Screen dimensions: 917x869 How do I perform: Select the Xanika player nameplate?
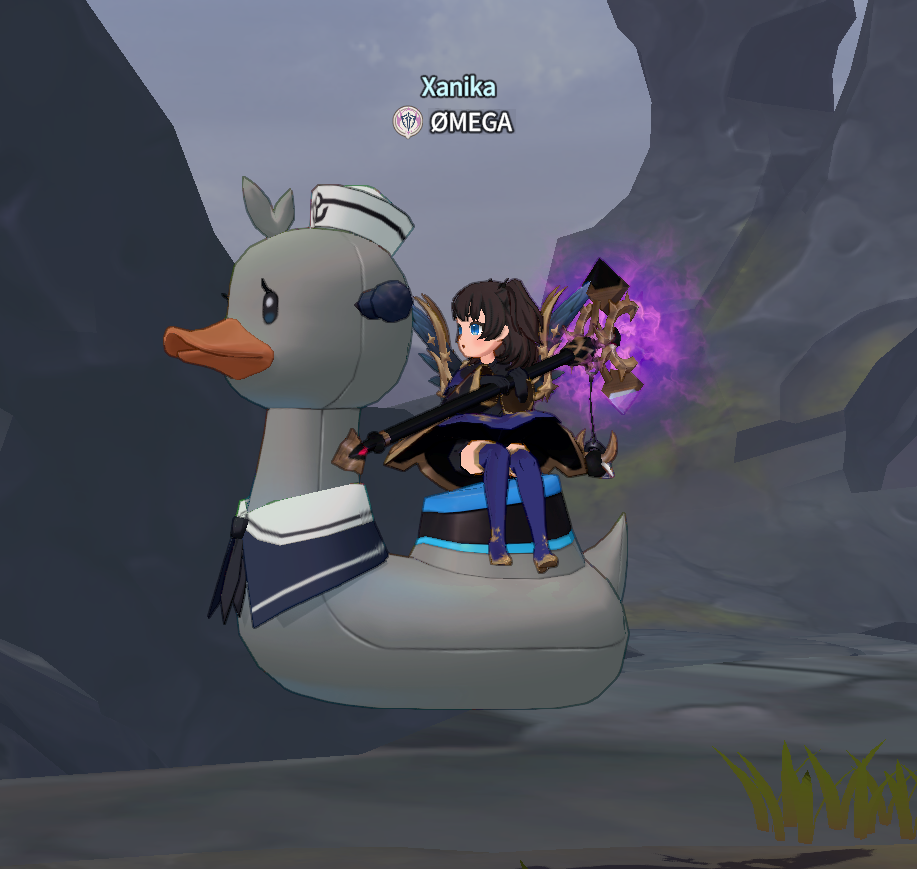(458, 88)
